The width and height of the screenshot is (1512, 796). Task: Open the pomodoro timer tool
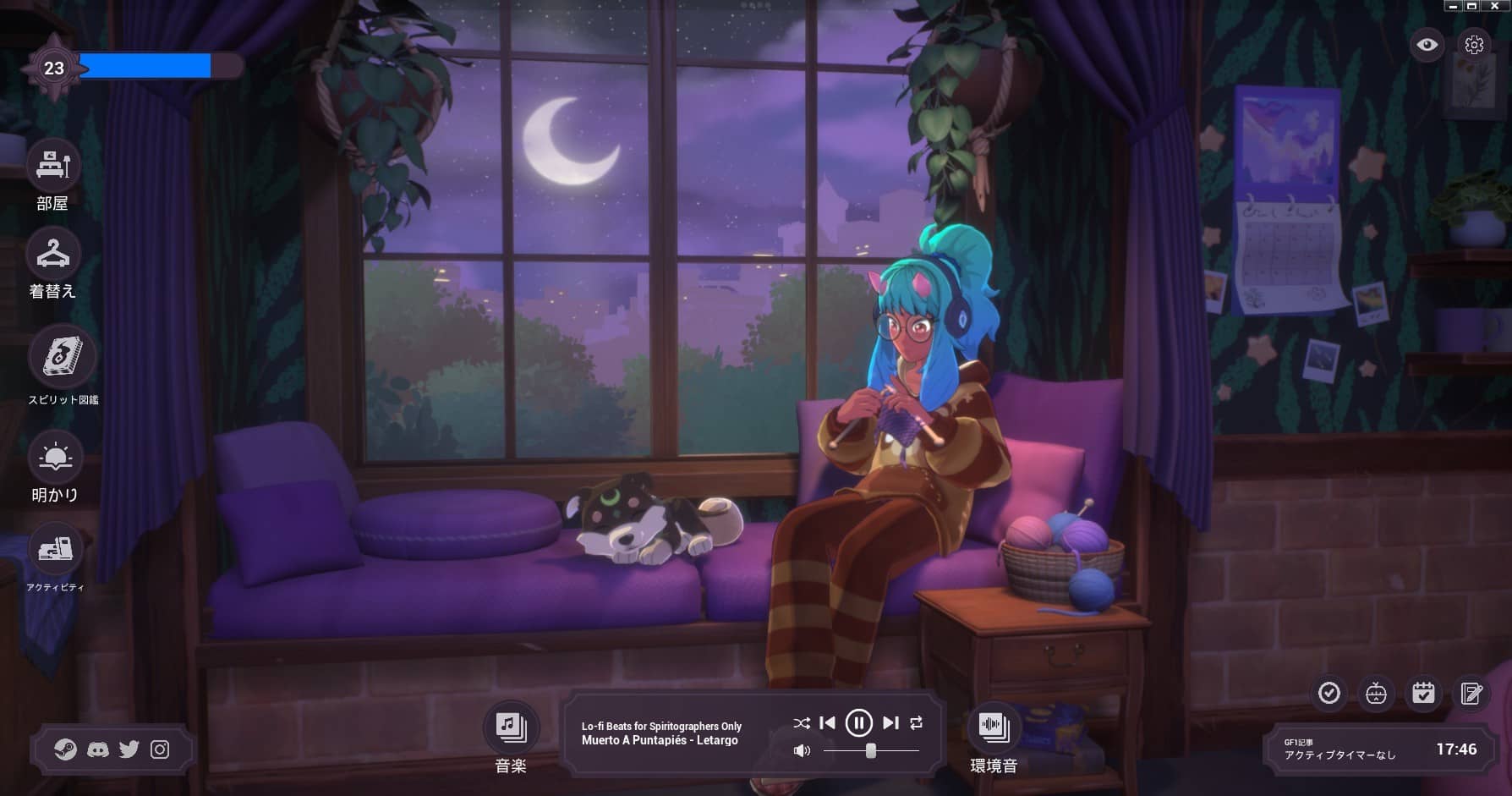pos(1378,694)
